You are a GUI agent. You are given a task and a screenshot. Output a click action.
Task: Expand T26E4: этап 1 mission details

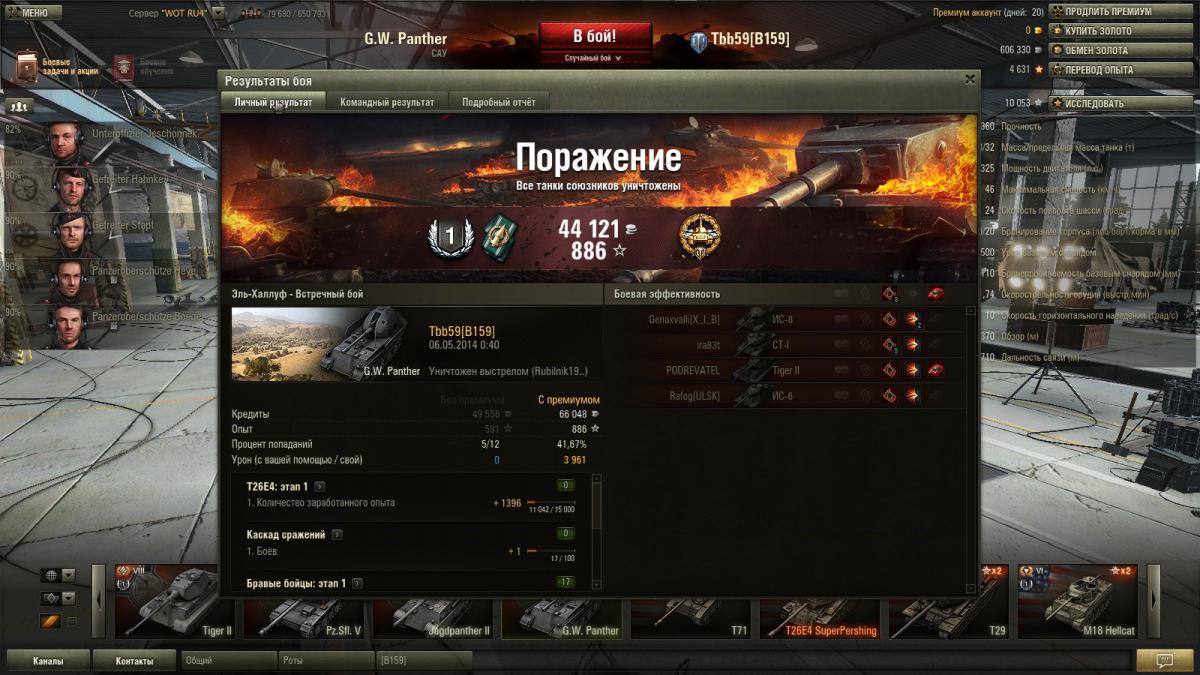(319, 486)
